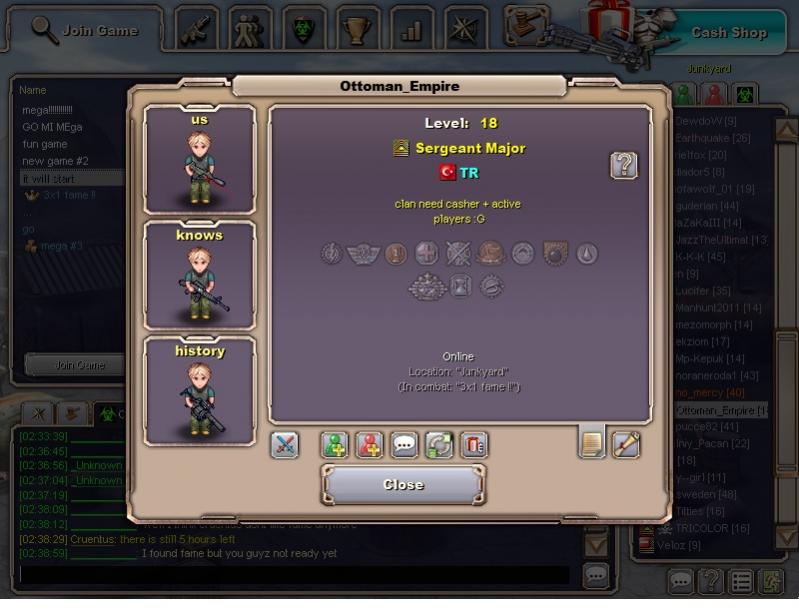Click the green swap arrows button
The width and height of the screenshot is (799, 613).
pos(439,445)
